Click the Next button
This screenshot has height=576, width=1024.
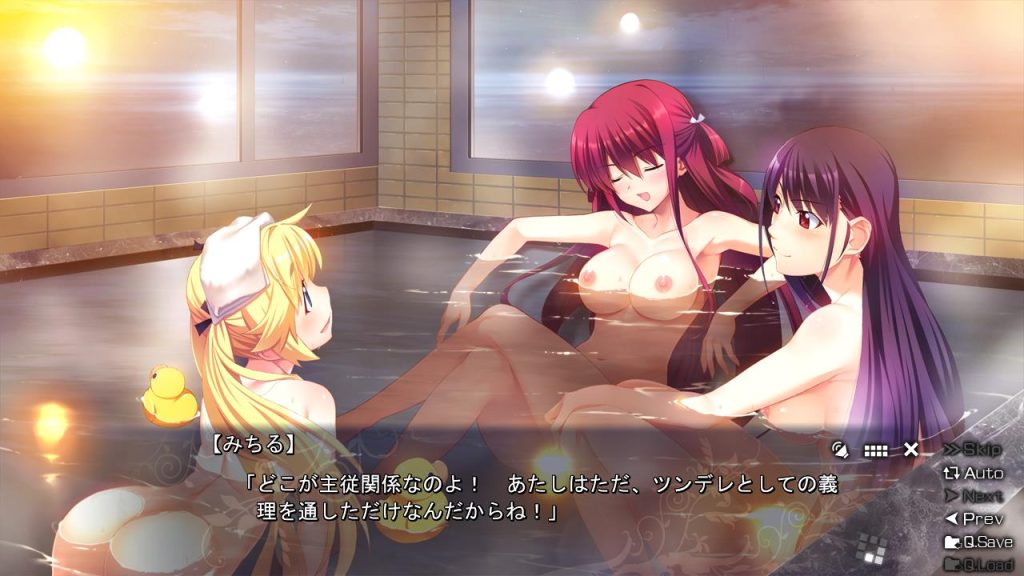pyautogui.click(x=973, y=495)
